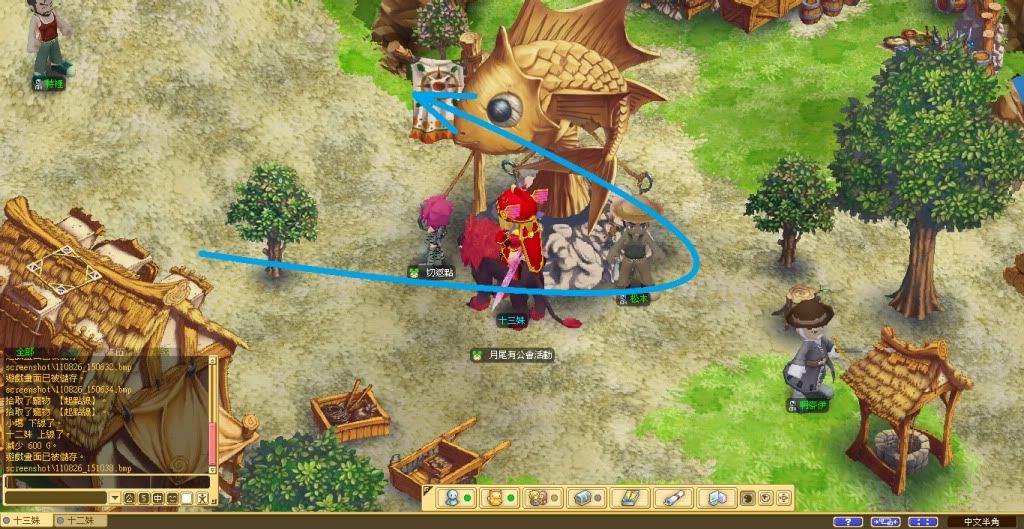Open the blue cube toolbar button
This screenshot has height=529, width=1024.
[717, 497]
